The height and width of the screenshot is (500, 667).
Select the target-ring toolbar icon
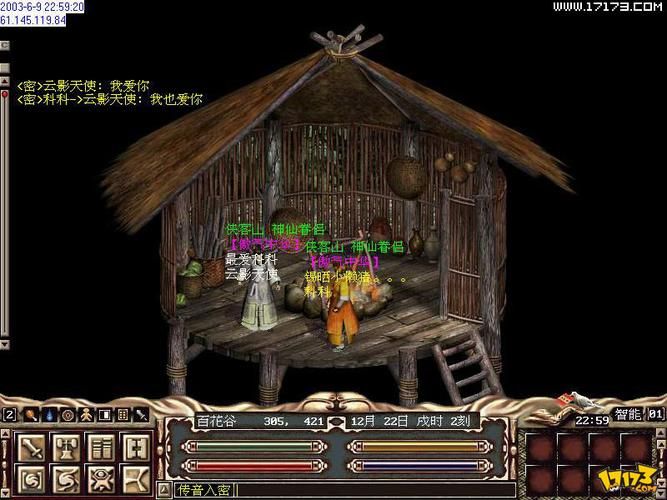[67, 414]
